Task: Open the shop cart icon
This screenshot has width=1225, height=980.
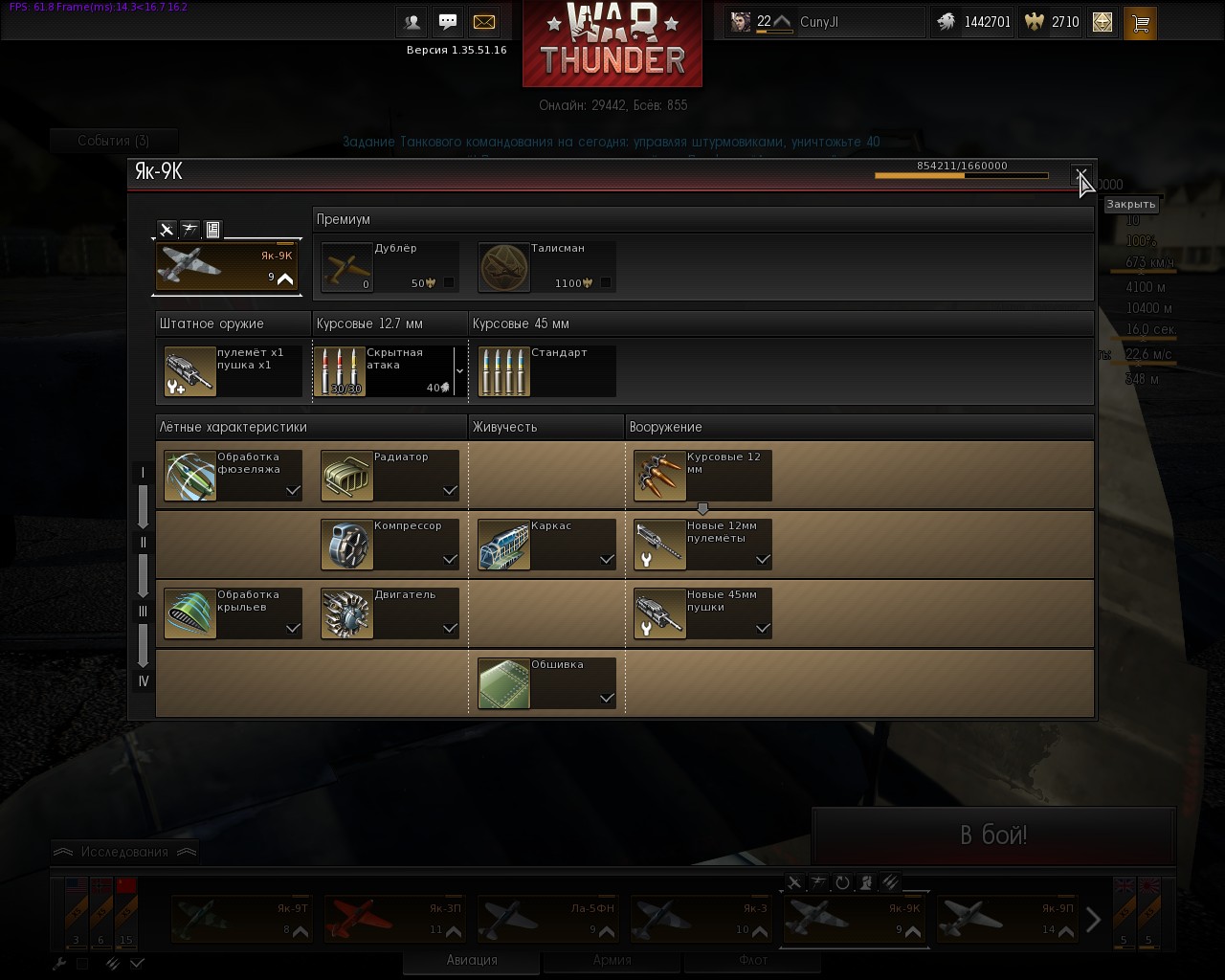Action: point(1140,22)
